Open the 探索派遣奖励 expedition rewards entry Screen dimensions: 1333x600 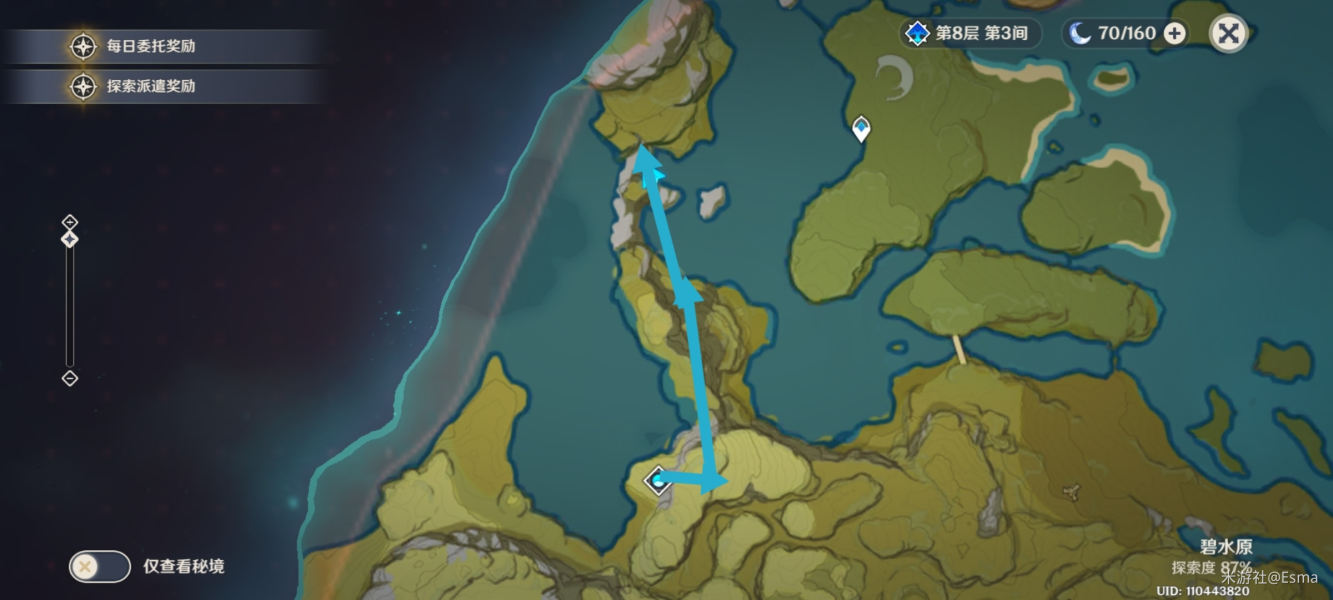click(150, 86)
